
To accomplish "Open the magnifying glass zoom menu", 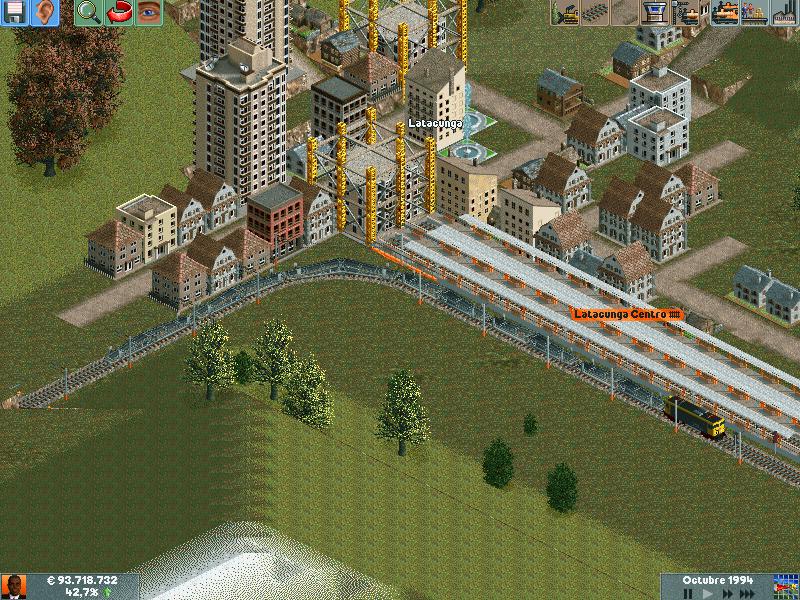I will pos(89,13).
